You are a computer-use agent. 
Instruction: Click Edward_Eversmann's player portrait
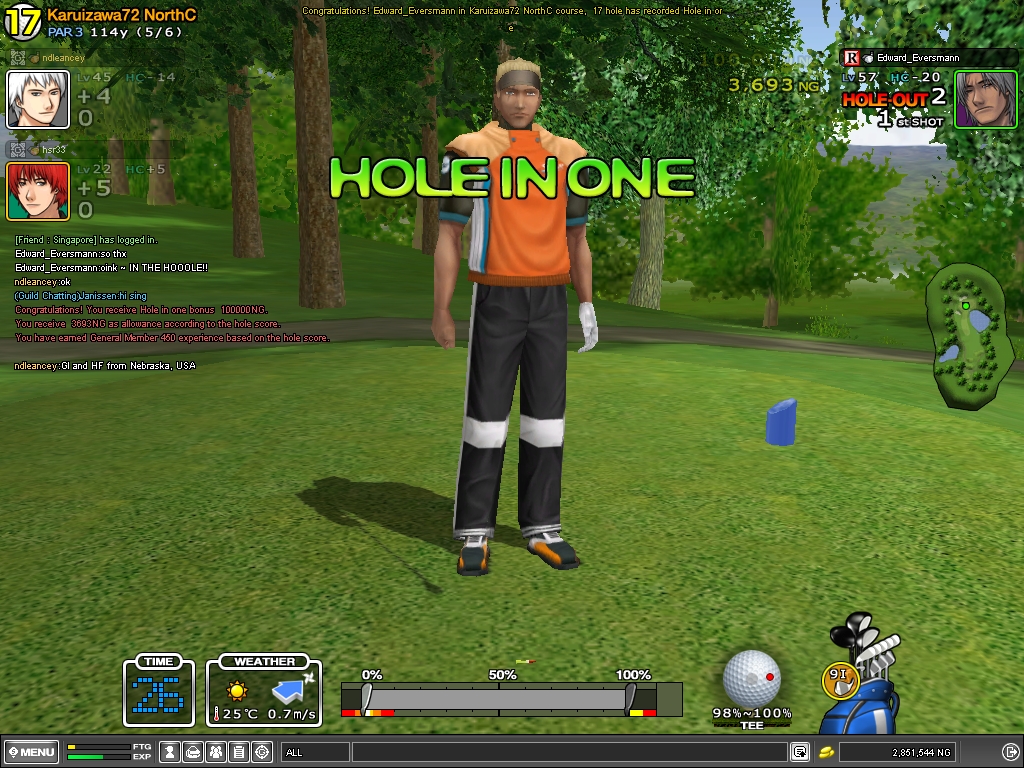[986, 99]
